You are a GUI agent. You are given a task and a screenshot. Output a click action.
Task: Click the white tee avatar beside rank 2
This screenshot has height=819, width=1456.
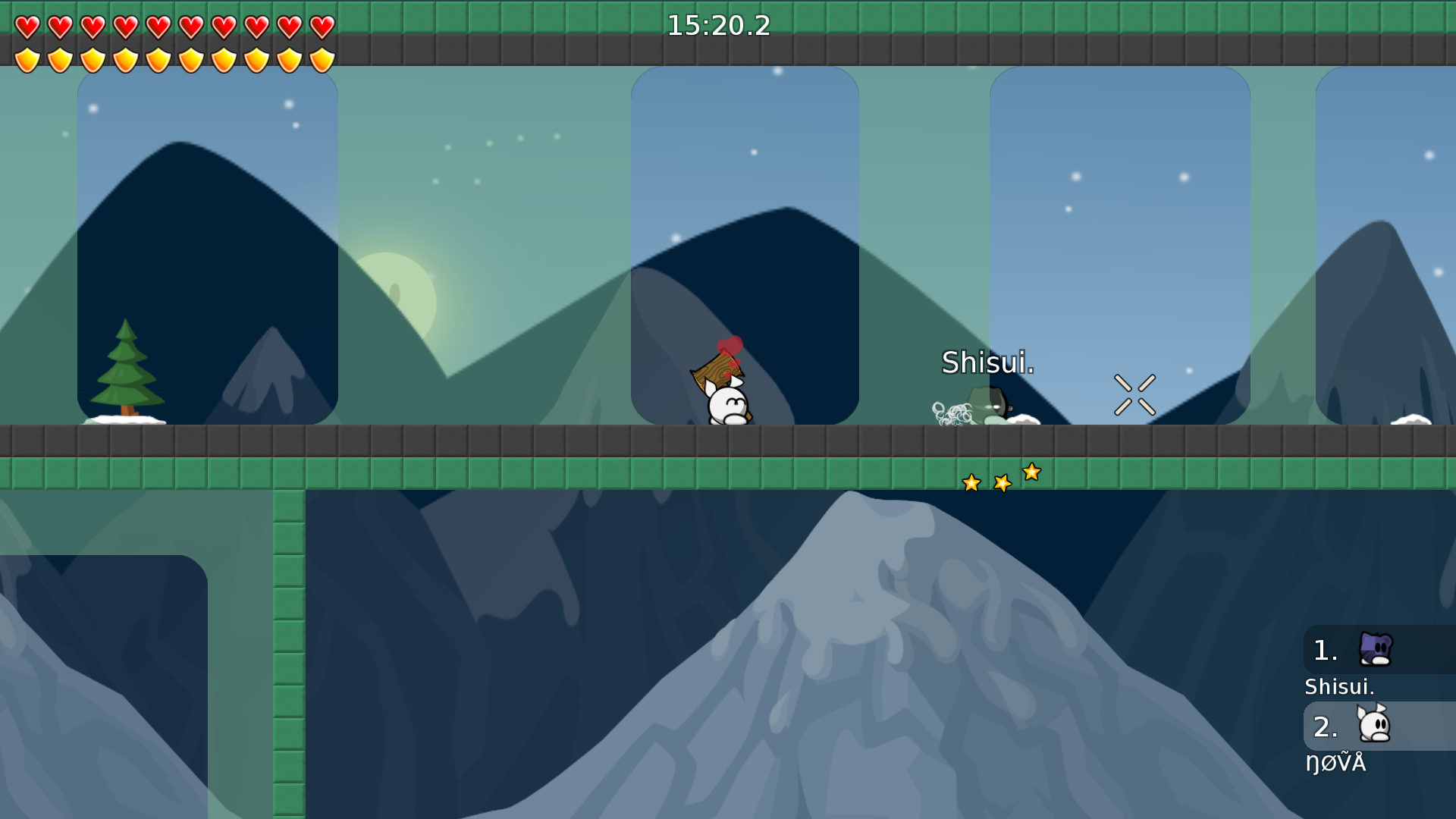(x=1374, y=726)
